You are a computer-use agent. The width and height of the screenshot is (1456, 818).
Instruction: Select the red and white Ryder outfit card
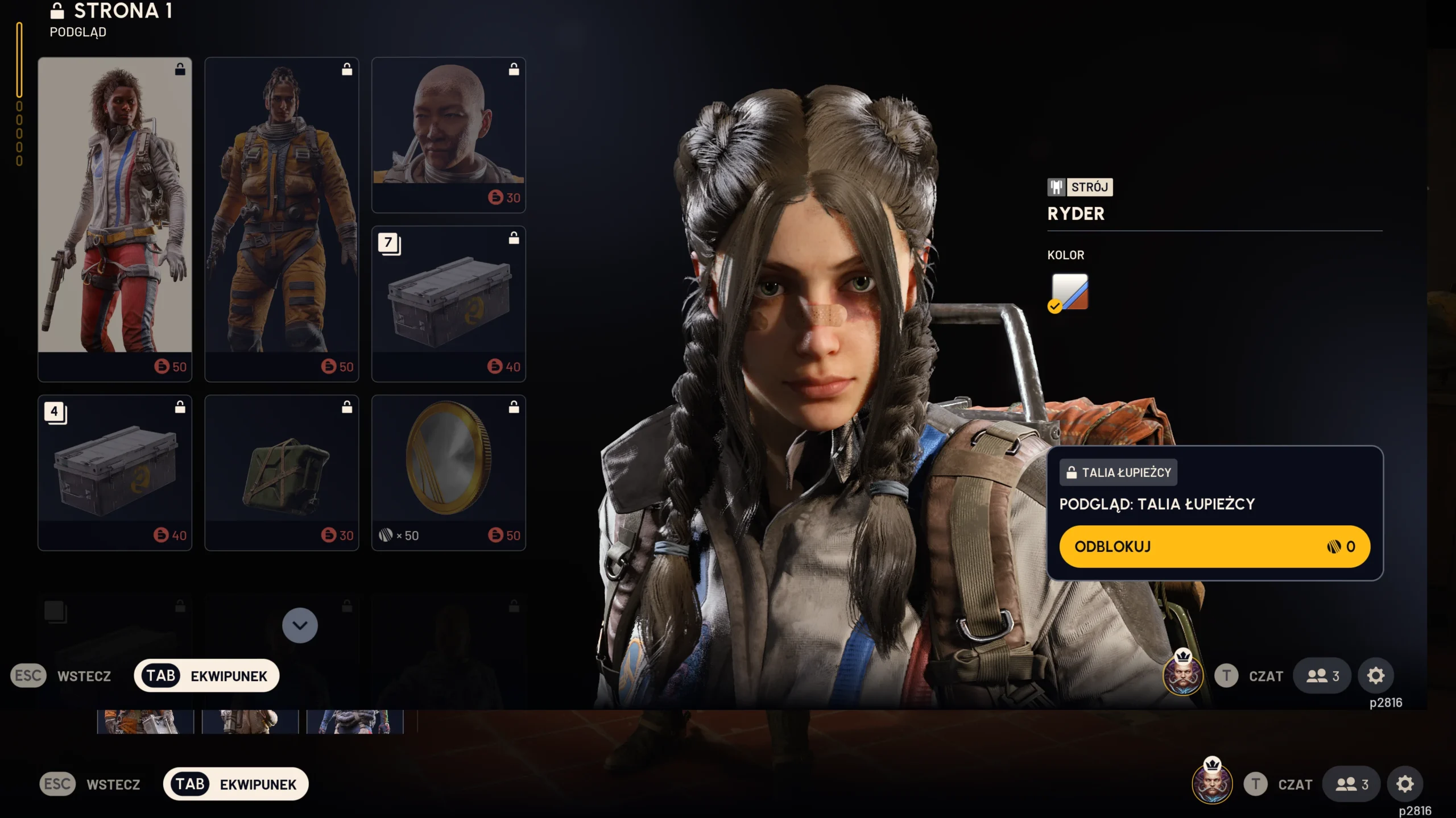point(115,219)
